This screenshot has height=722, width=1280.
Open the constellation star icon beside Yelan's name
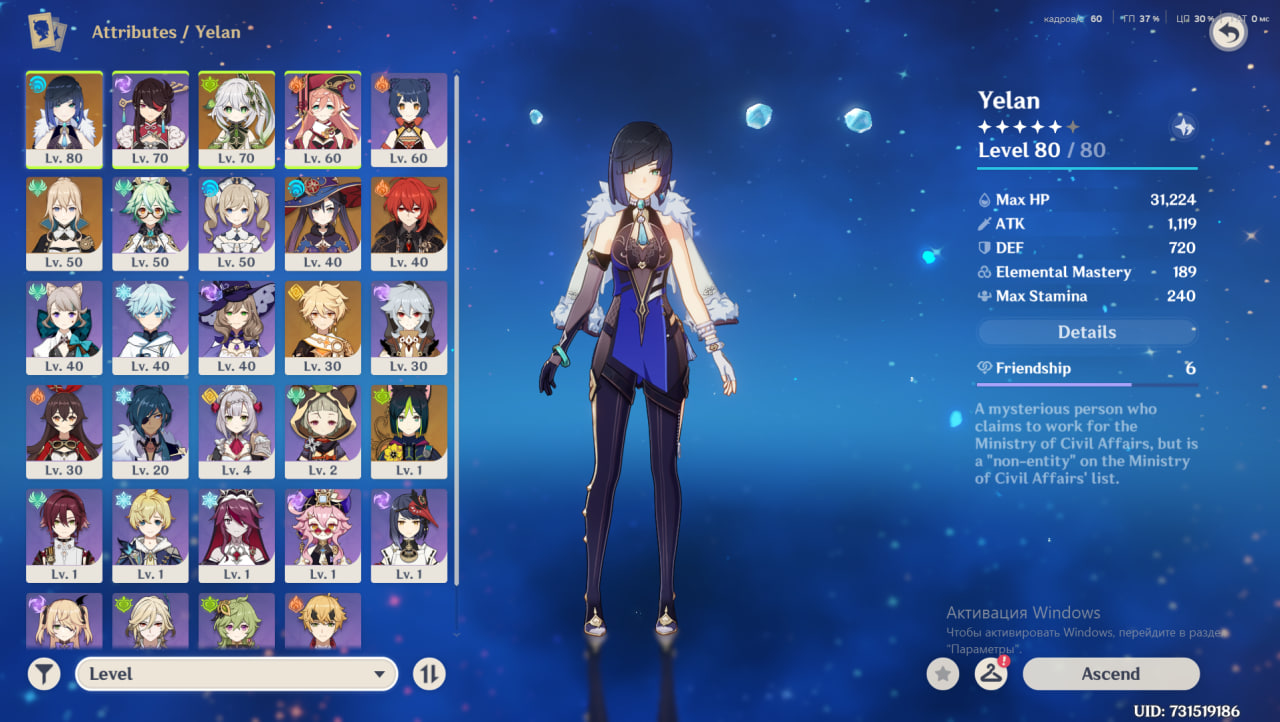click(x=1183, y=127)
